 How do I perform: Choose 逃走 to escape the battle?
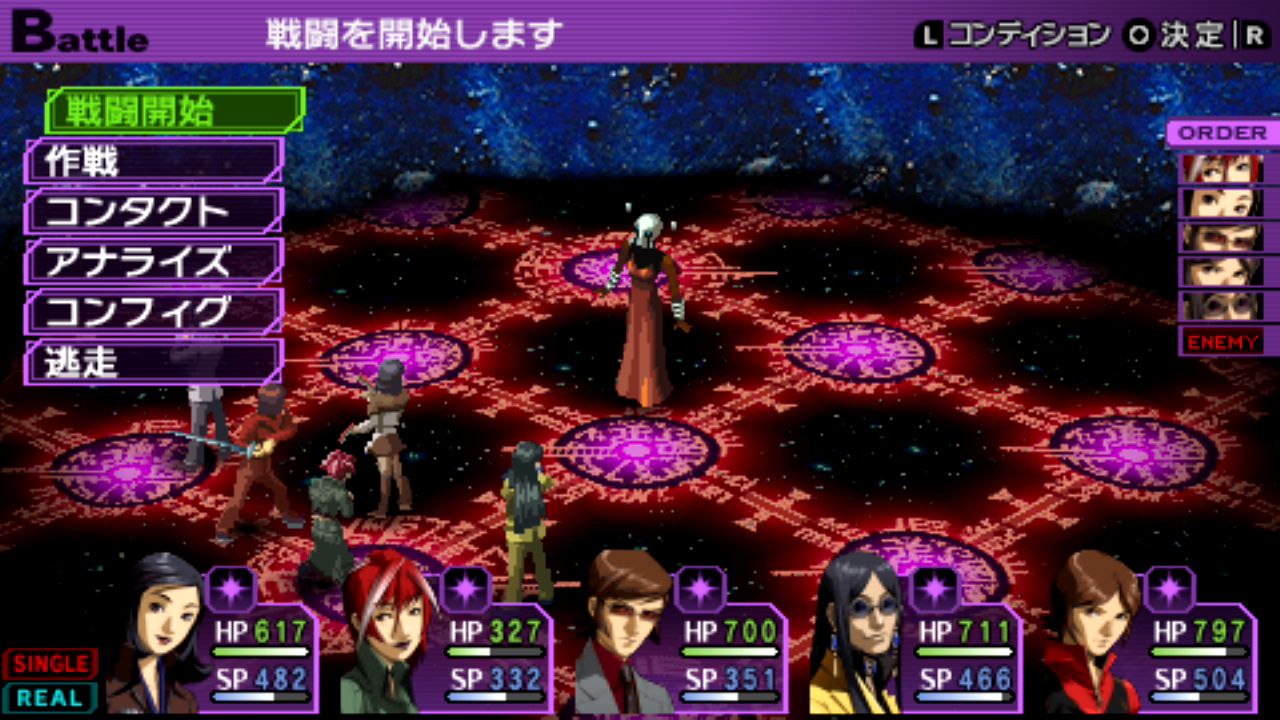click(x=155, y=362)
